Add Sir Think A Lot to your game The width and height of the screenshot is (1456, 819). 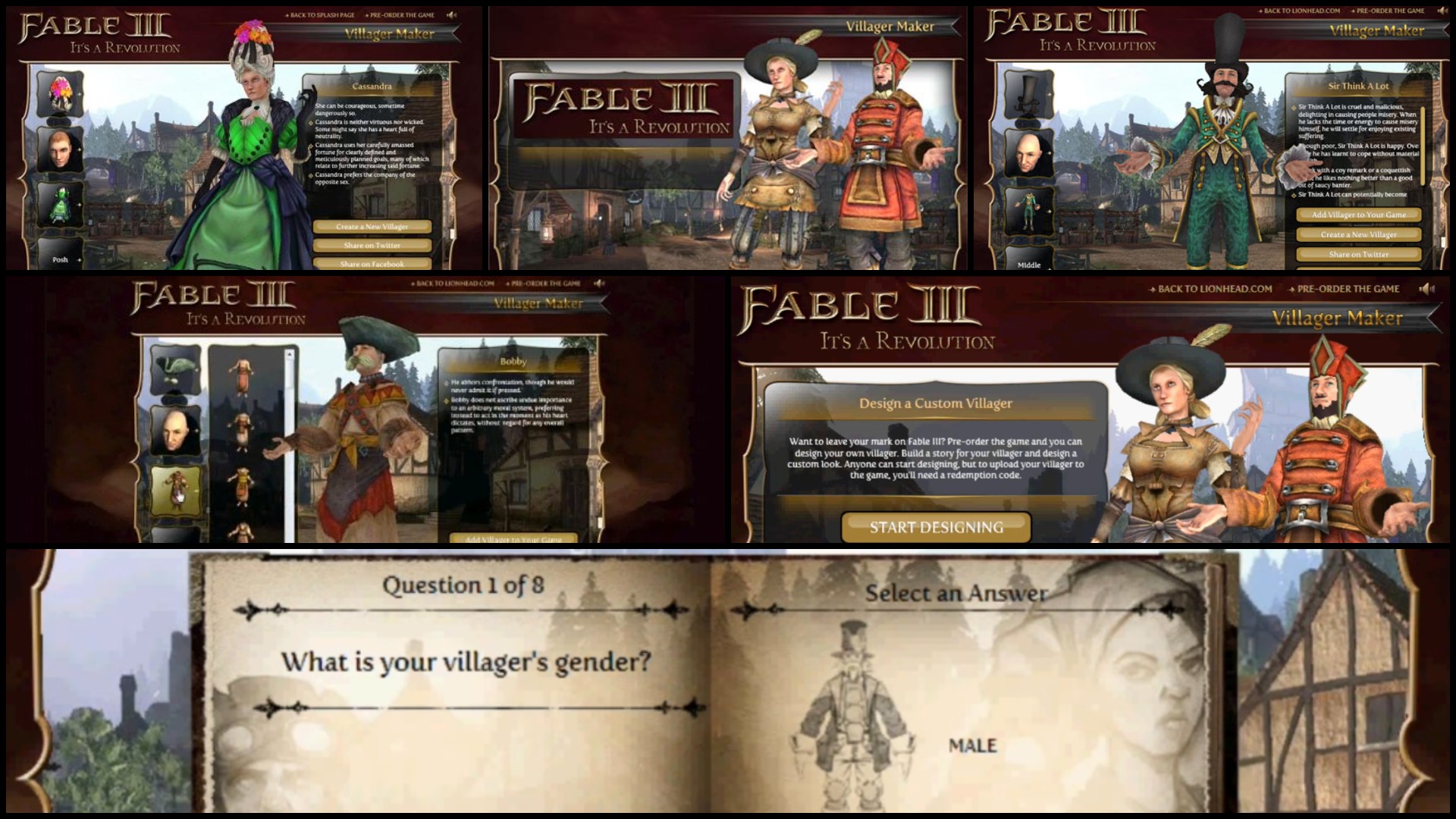[x=1357, y=215]
